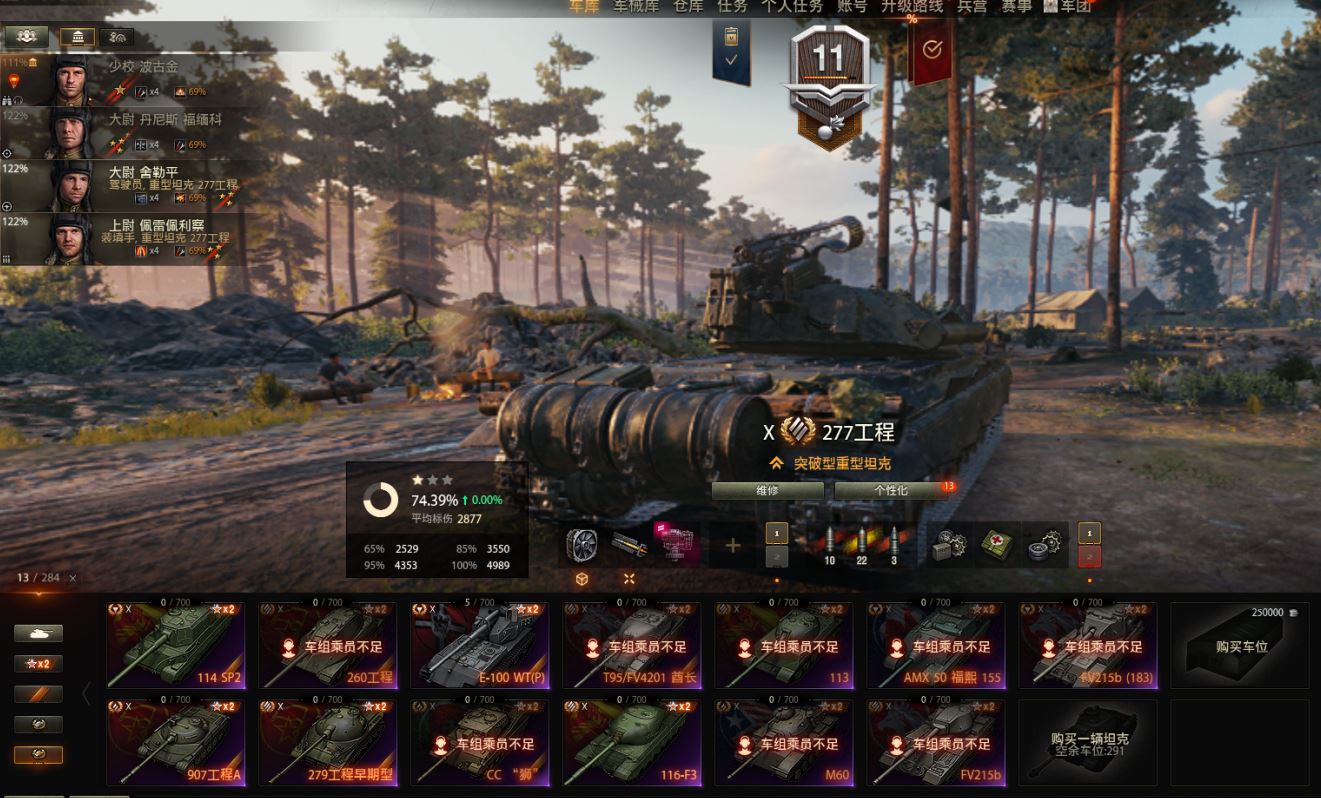Click the 购买车位 slot purchase tile

pyautogui.click(x=1240, y=645)
